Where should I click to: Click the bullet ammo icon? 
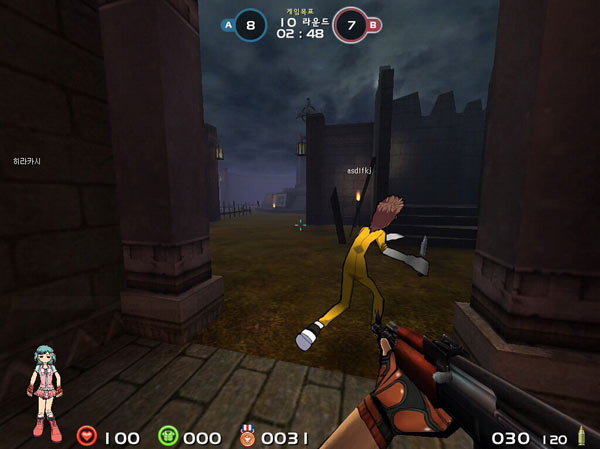point(579,437)
